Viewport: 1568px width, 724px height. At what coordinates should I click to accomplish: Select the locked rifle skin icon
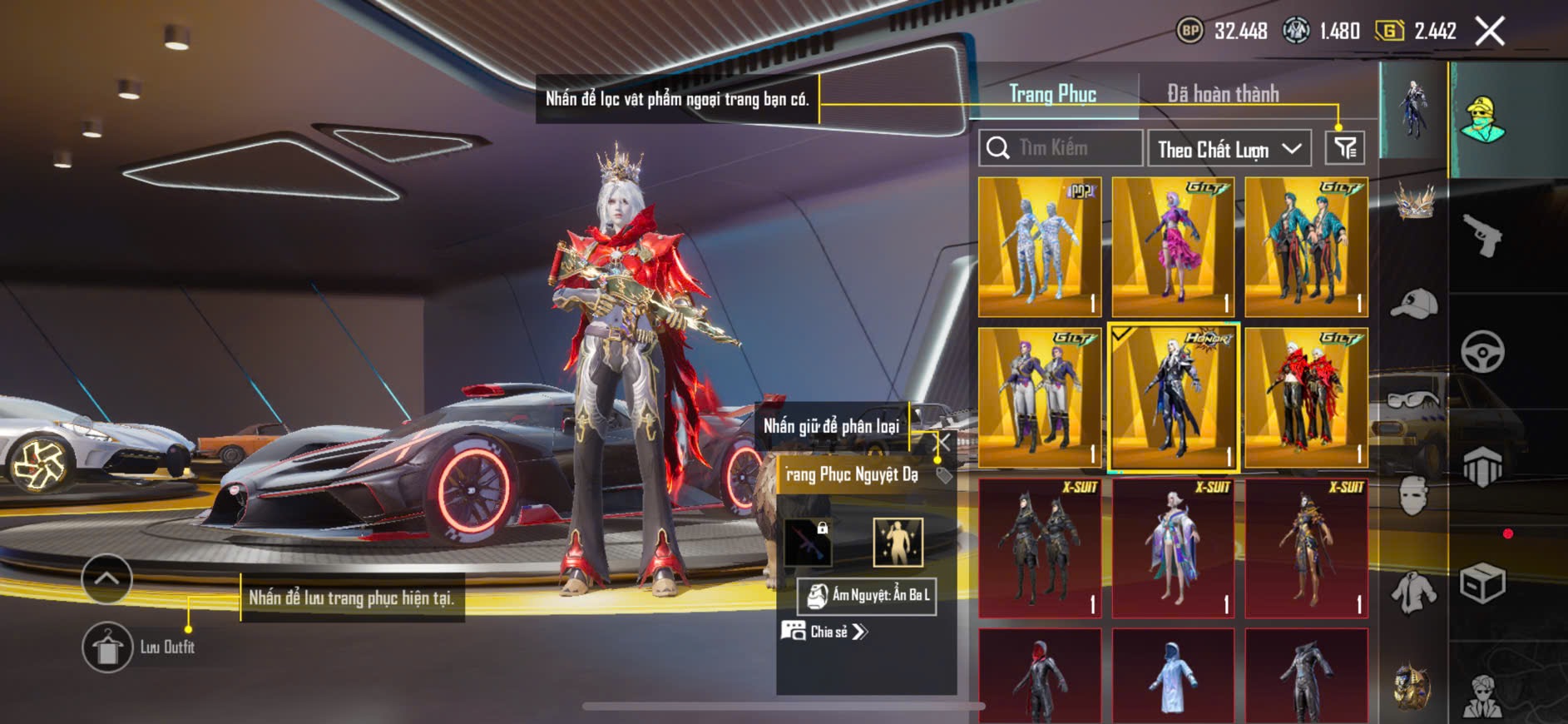click(808, 542)
